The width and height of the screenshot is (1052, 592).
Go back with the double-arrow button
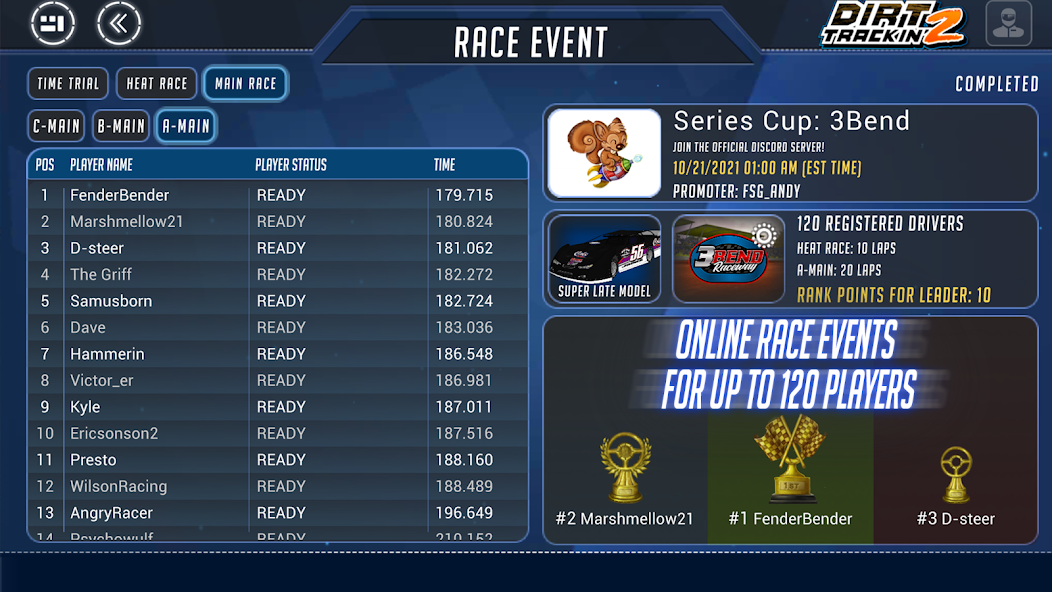click(x=119, y=23)
